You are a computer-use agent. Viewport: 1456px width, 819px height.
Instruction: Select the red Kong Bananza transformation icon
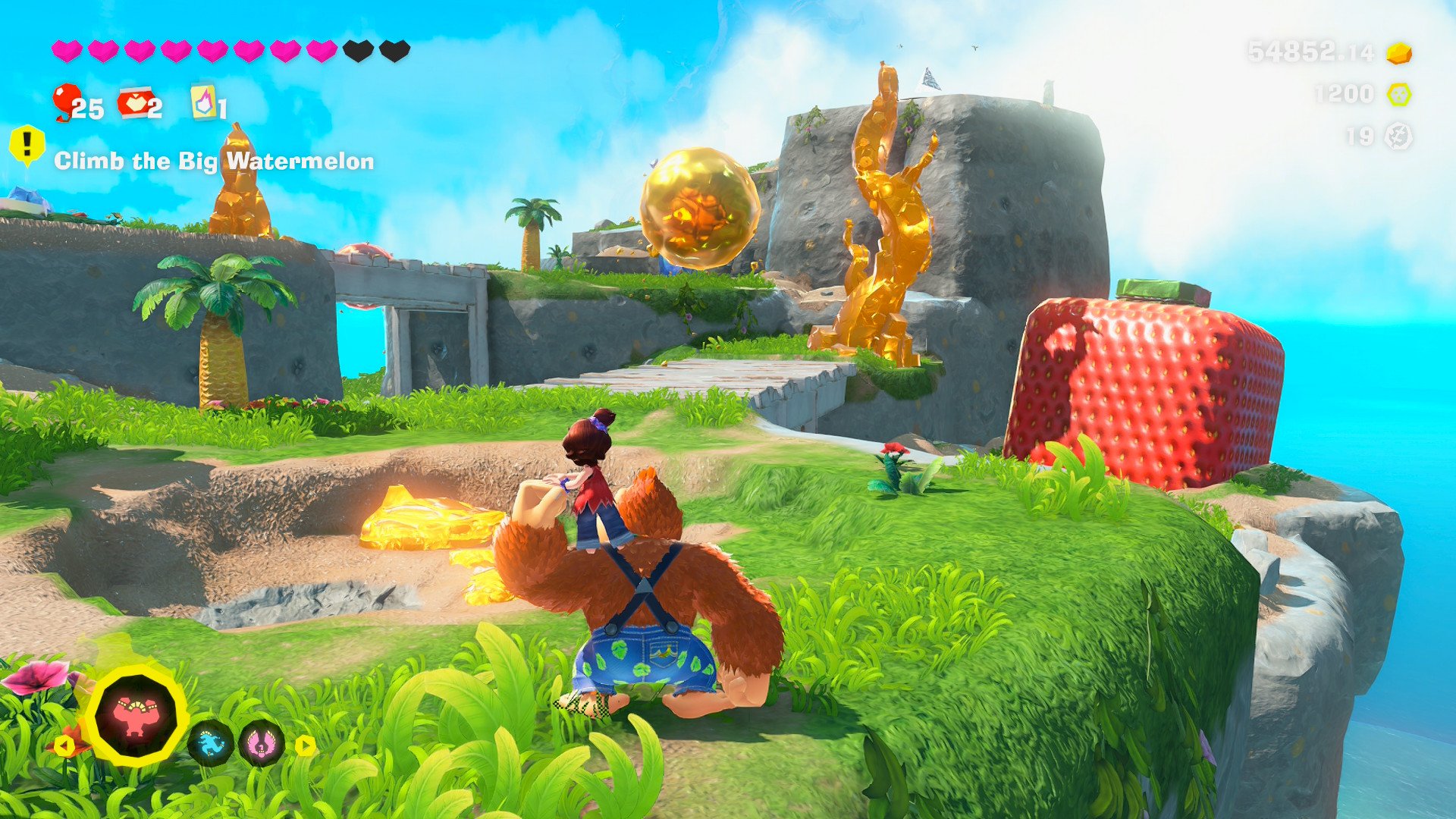(136, 715)
